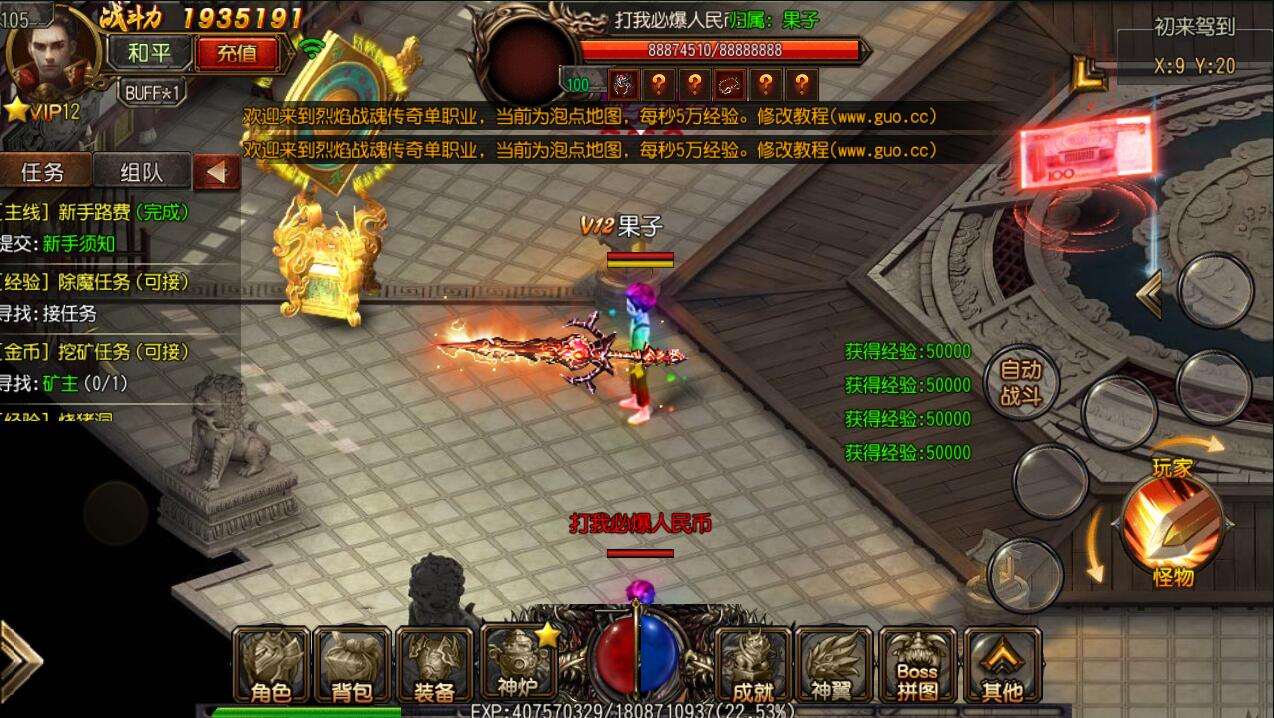
Task: Open the 成就 achievements menu
Action: pos(752,665)
